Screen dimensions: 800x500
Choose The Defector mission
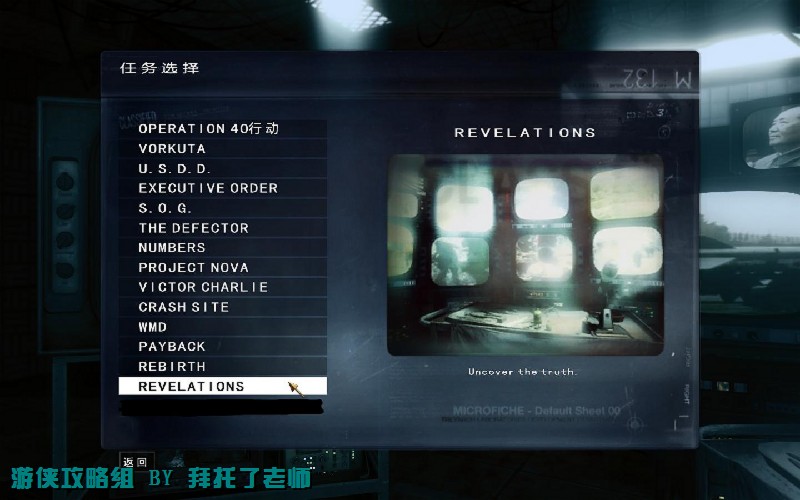pyautogui.click(x=194, y=228)
